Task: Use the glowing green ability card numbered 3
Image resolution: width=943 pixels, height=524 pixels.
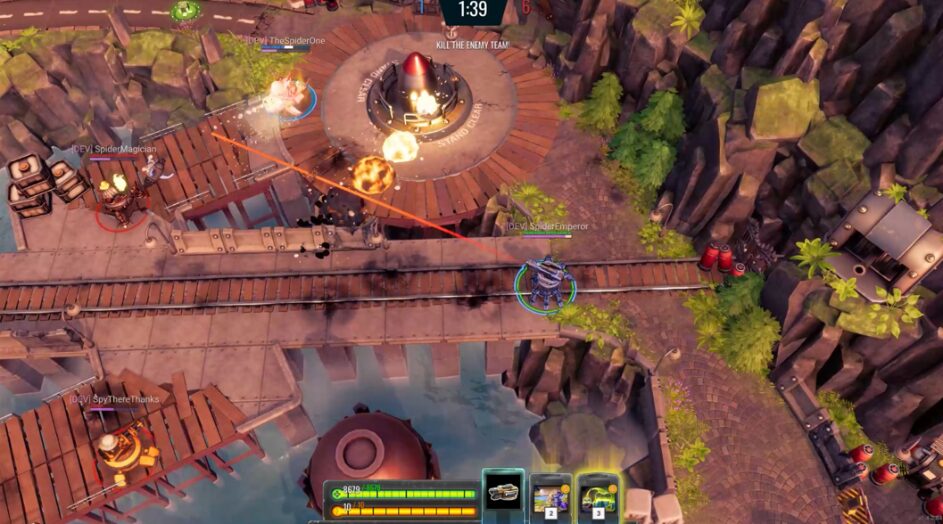Action: coord(598,496)
